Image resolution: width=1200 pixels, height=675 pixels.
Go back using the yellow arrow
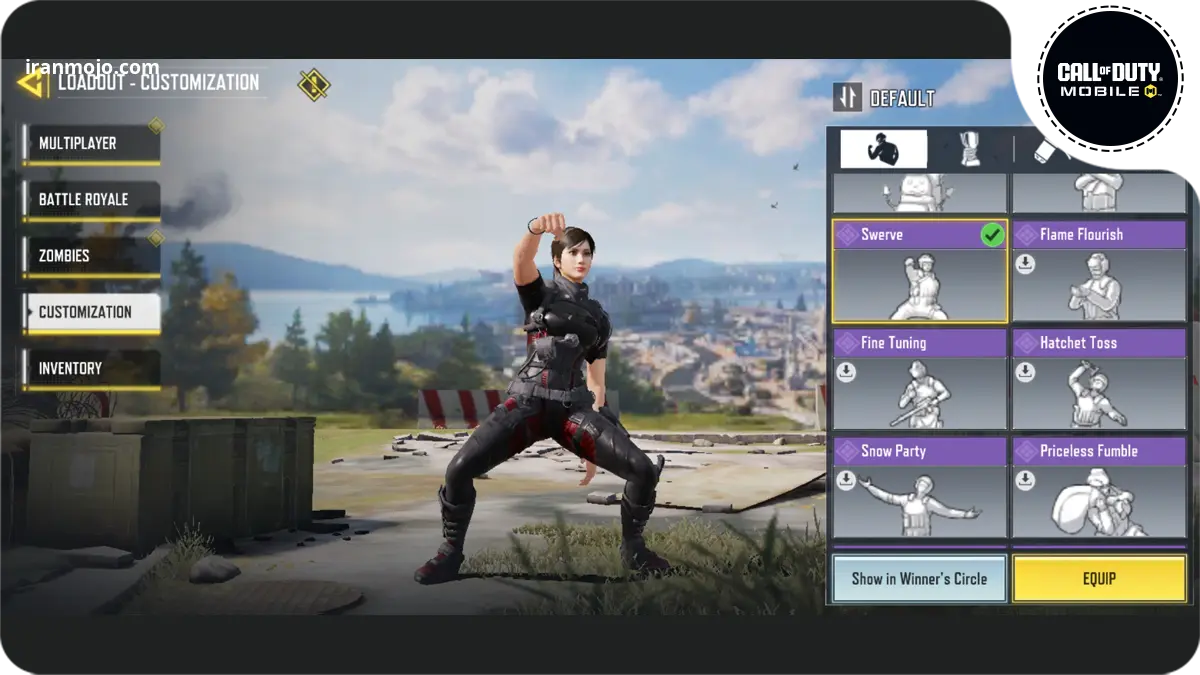click(x=32, y=82)
